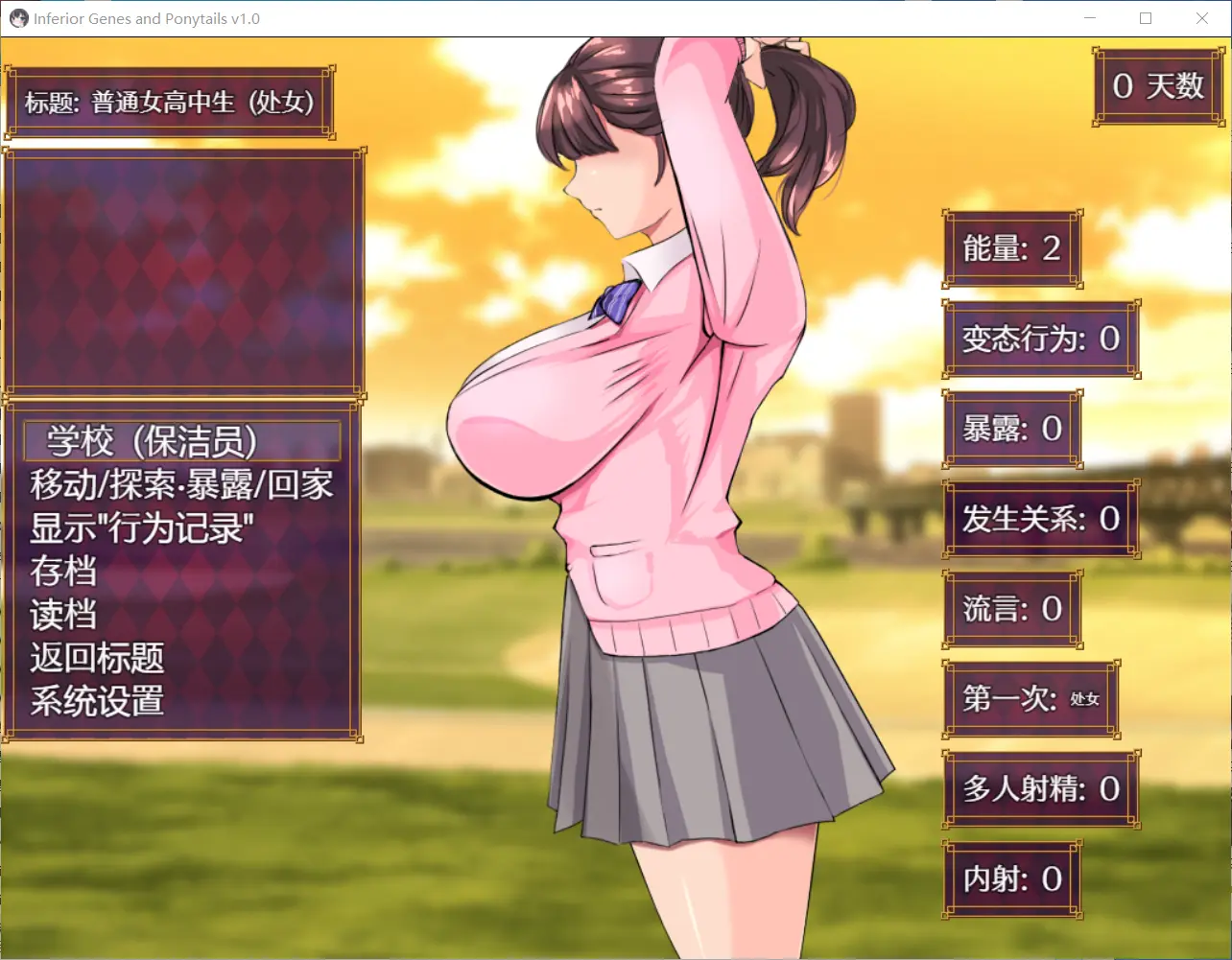Choose 移动/探索·暴露/回家 option

click(181, 485)
